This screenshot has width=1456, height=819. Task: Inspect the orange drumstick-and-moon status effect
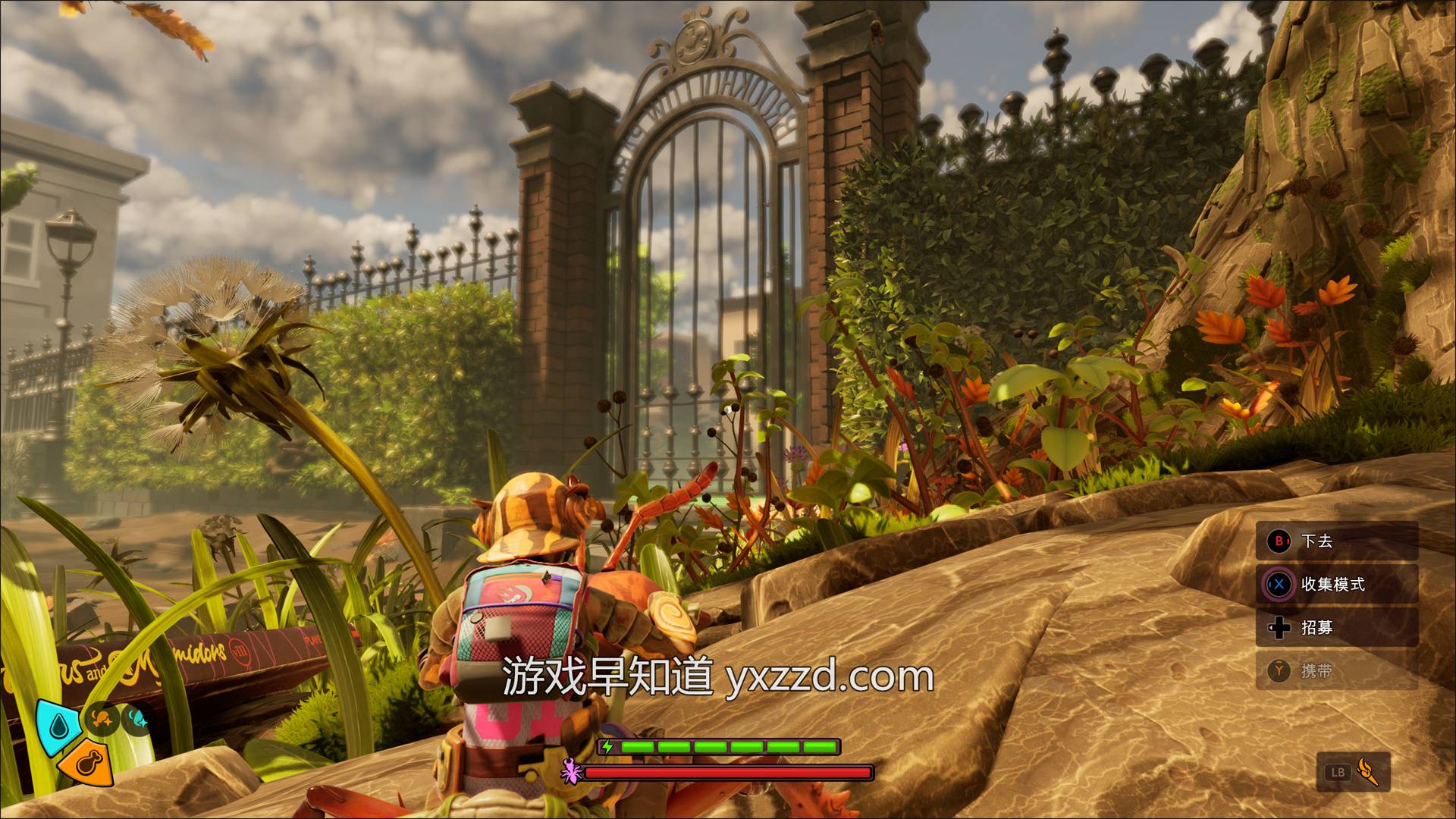[x=102, y=719]
